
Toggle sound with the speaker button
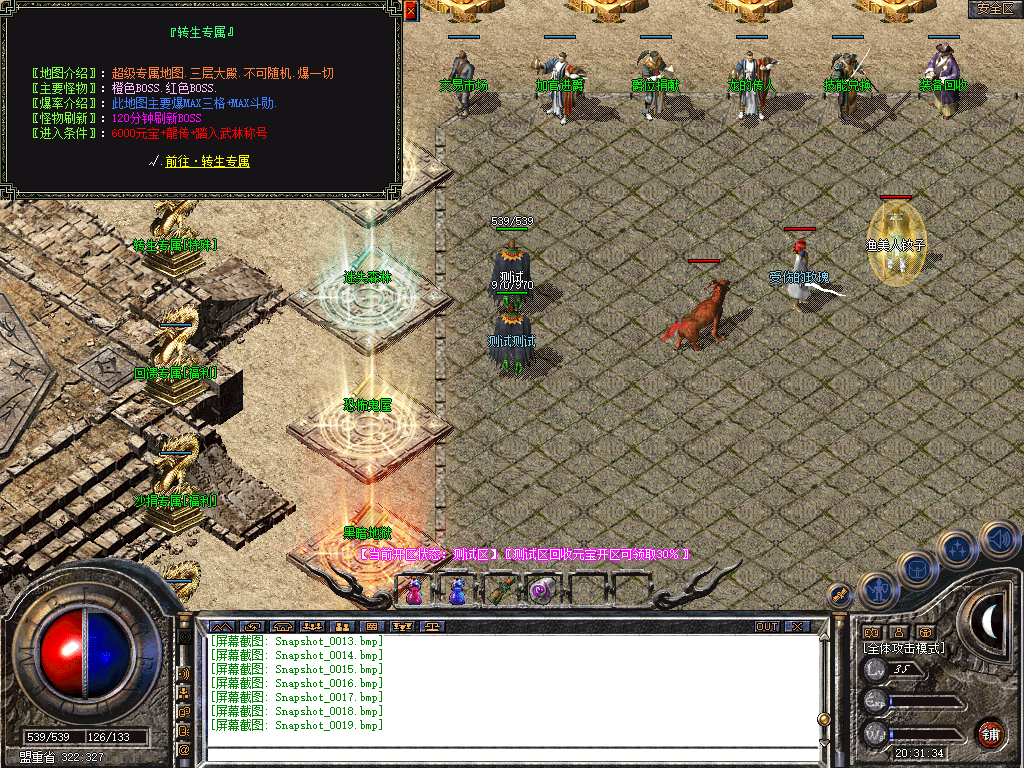pyautogui.click(x=998, y=538)
